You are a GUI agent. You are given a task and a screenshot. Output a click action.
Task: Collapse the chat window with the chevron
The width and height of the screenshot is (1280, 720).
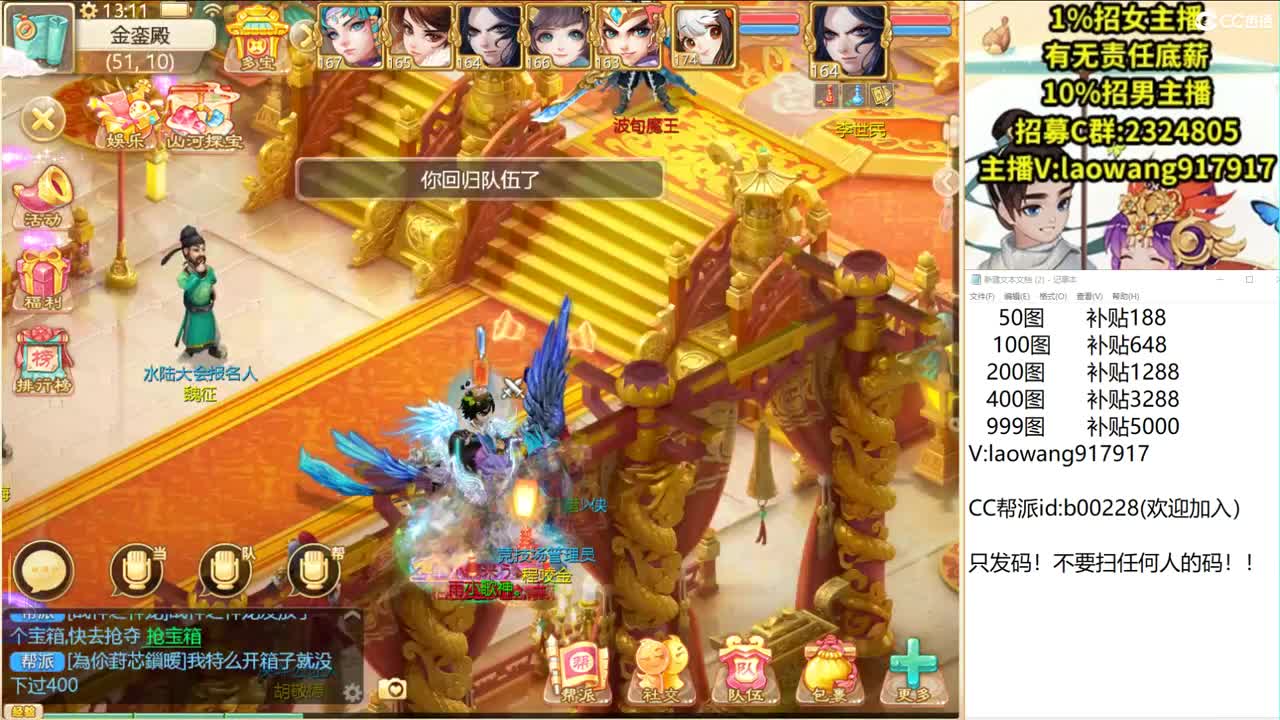(x=352, y=616)
